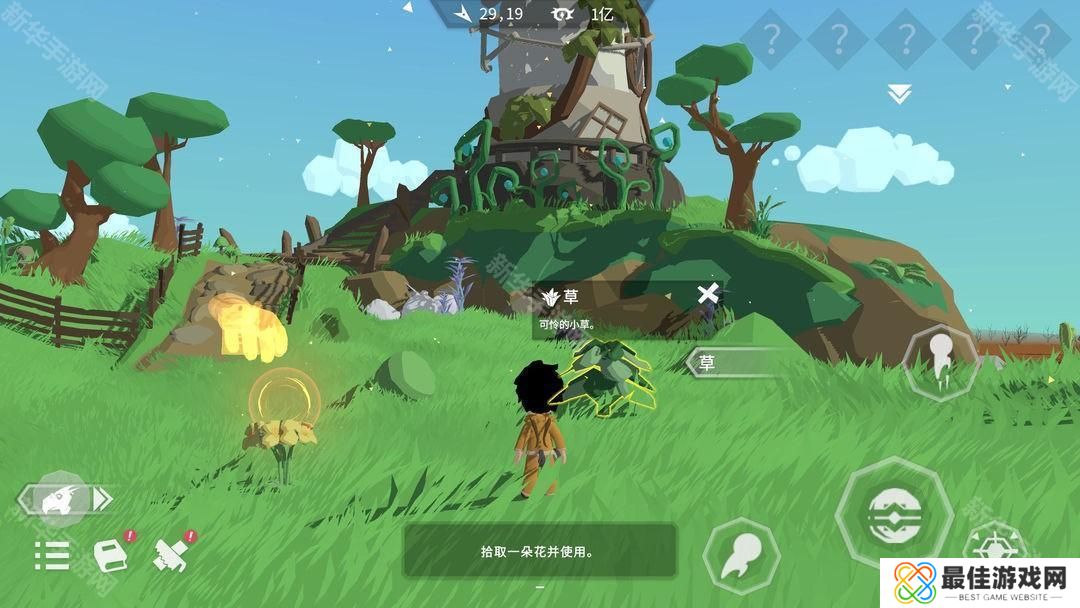
Task: Open the three-line list menu
Action: pos(52,555)
